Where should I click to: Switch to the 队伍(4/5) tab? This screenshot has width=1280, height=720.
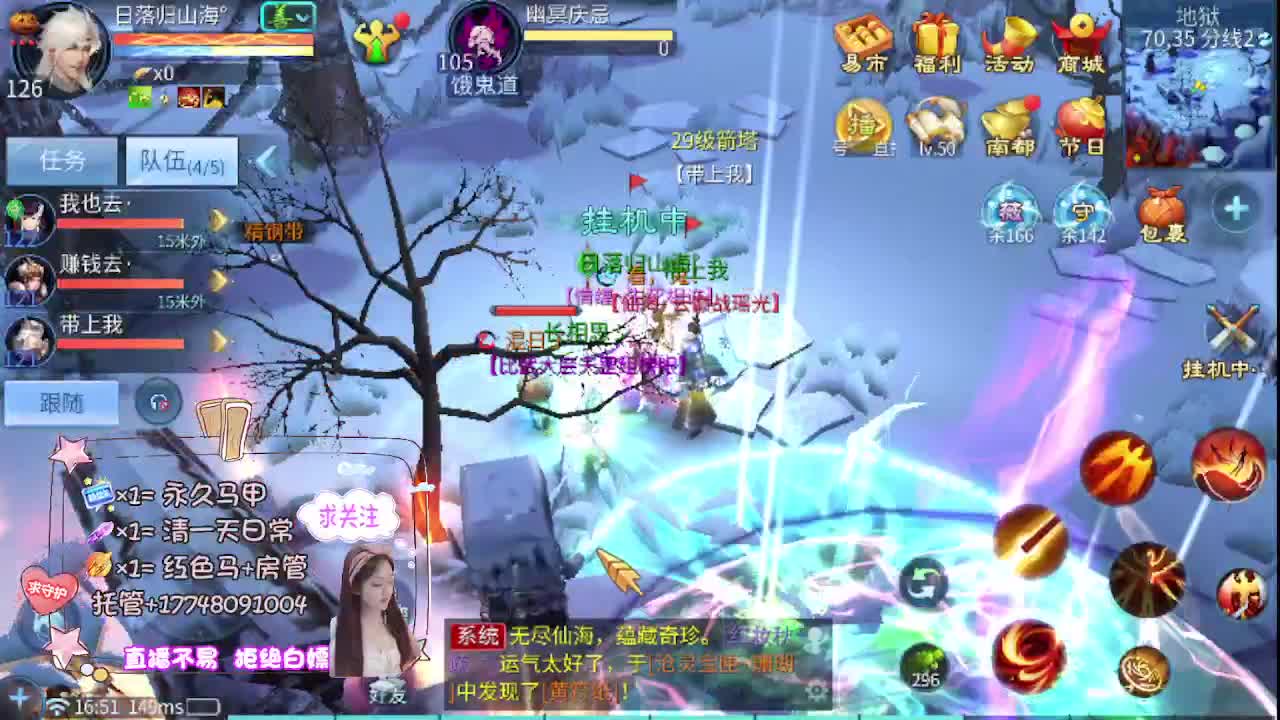coord(182,160)
